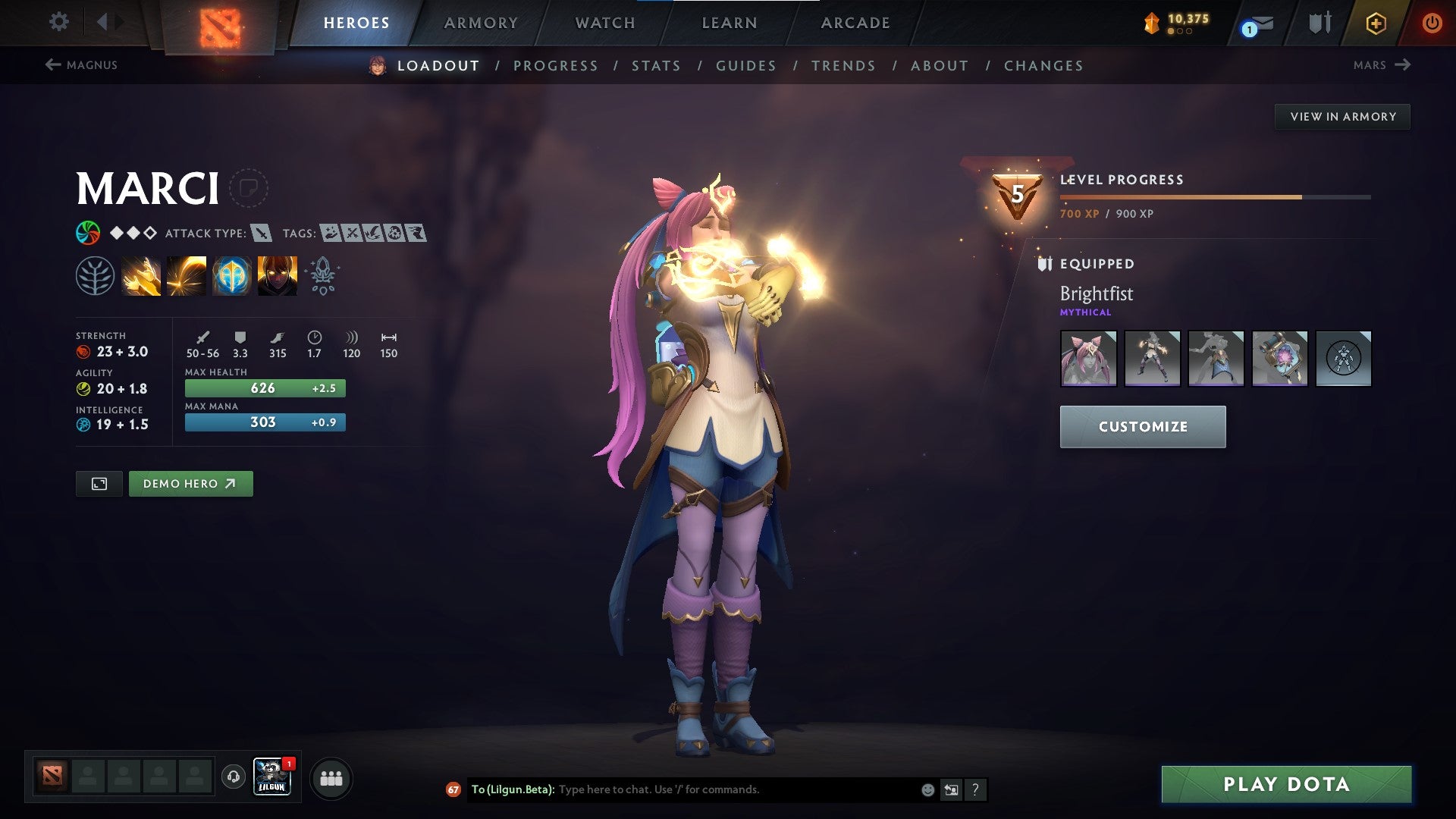Viewport: 1456px width, 819px height.
Task: Select the innate ability leaf icon
Action: [93, 275]
